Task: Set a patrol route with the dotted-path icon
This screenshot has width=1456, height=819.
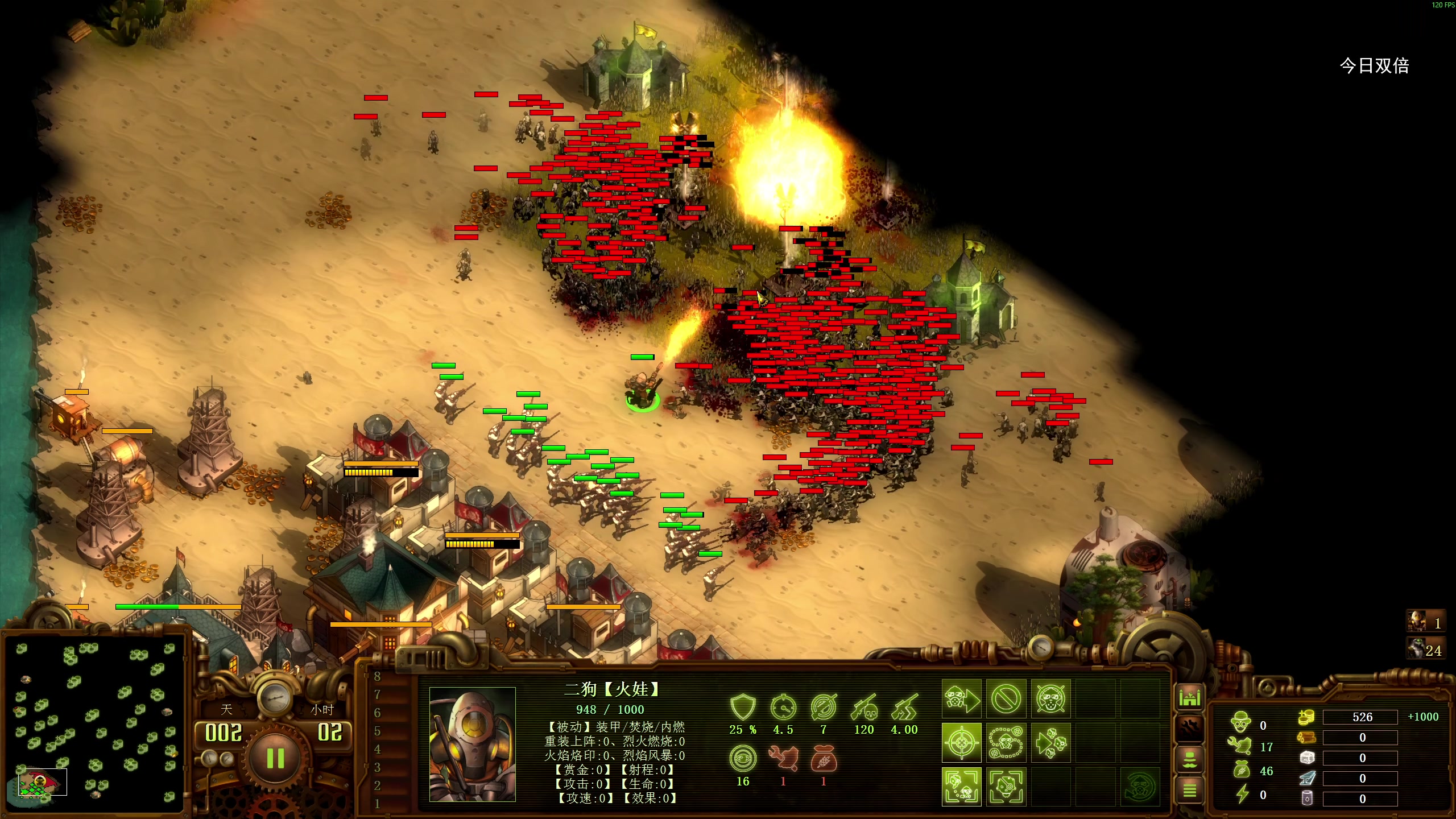Action: [1006, 743]
